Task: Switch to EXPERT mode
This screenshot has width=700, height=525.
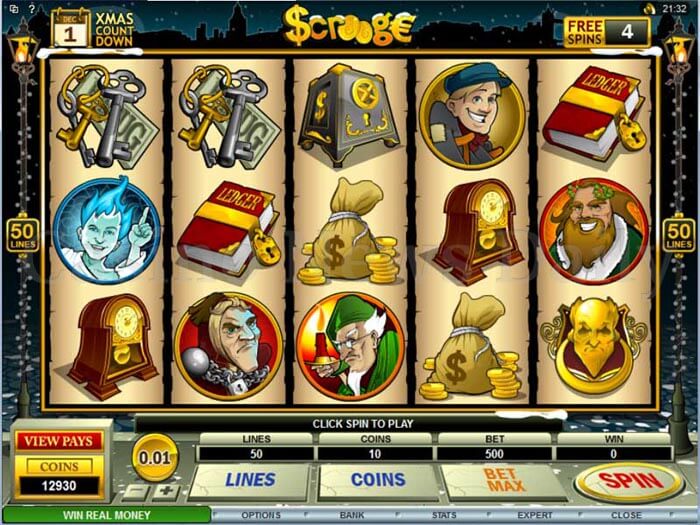Action: [x=533, y=516]
